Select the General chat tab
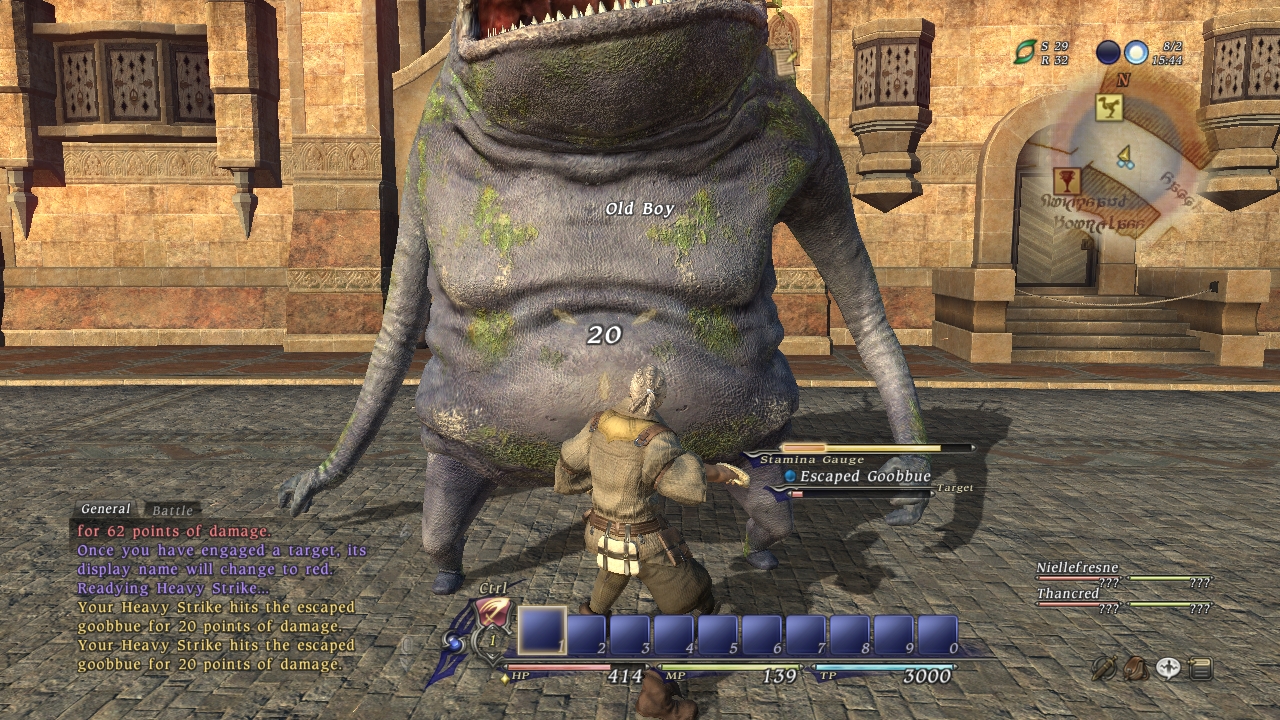 point(105,510)
